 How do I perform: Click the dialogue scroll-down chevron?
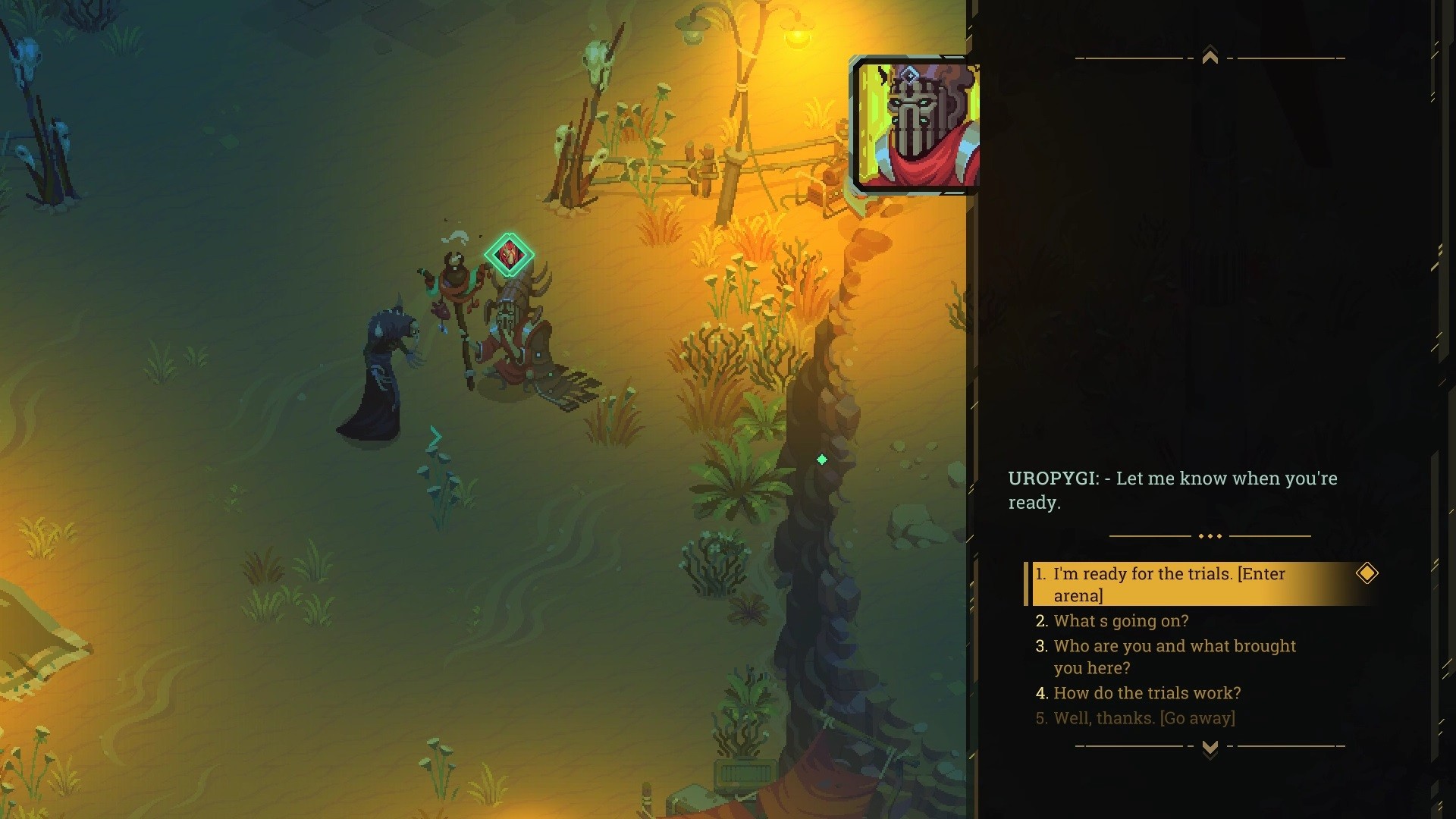(x=1210, y=748)
